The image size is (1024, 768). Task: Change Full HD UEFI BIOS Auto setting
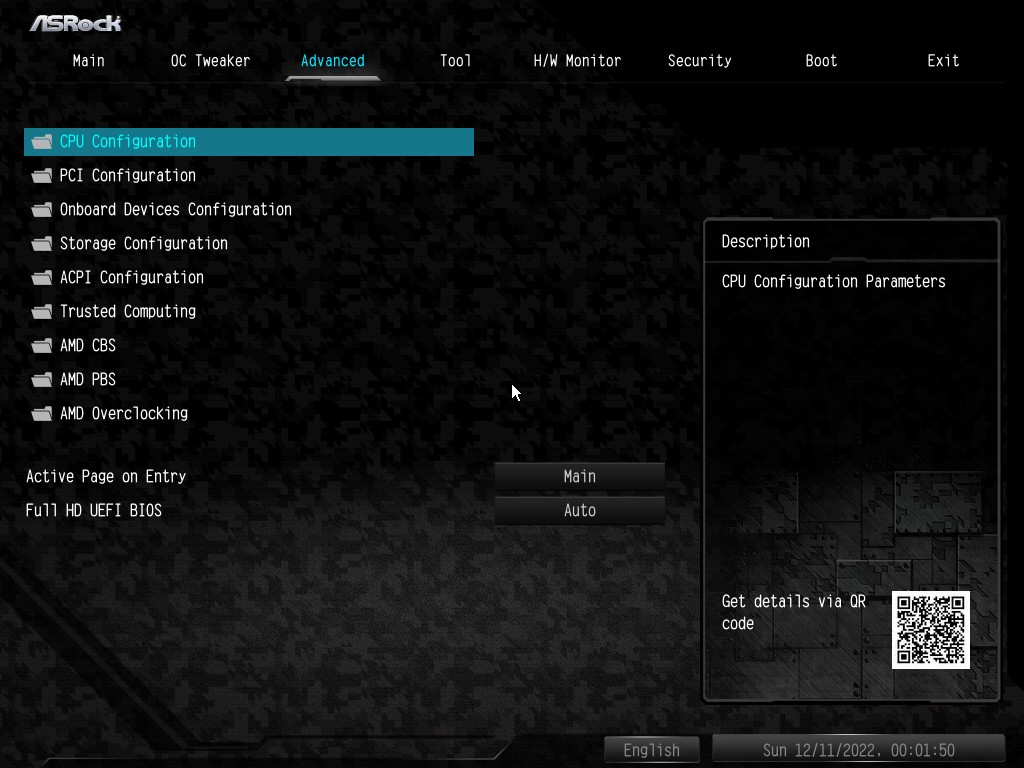click(x=580, y=511)
